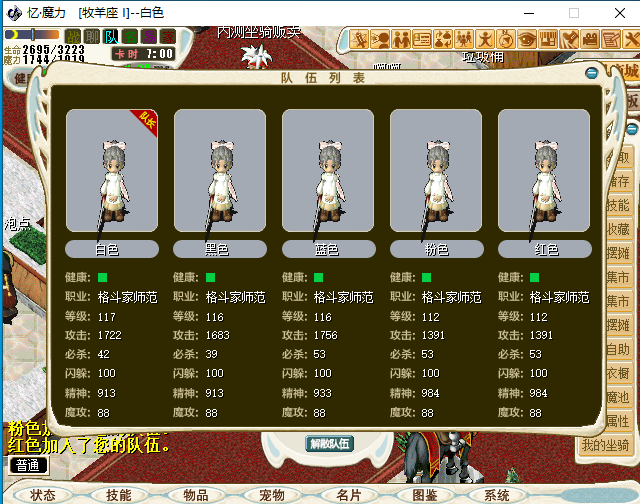
Task: Minimize the team list panel
Action: click(x=591, y=73)
